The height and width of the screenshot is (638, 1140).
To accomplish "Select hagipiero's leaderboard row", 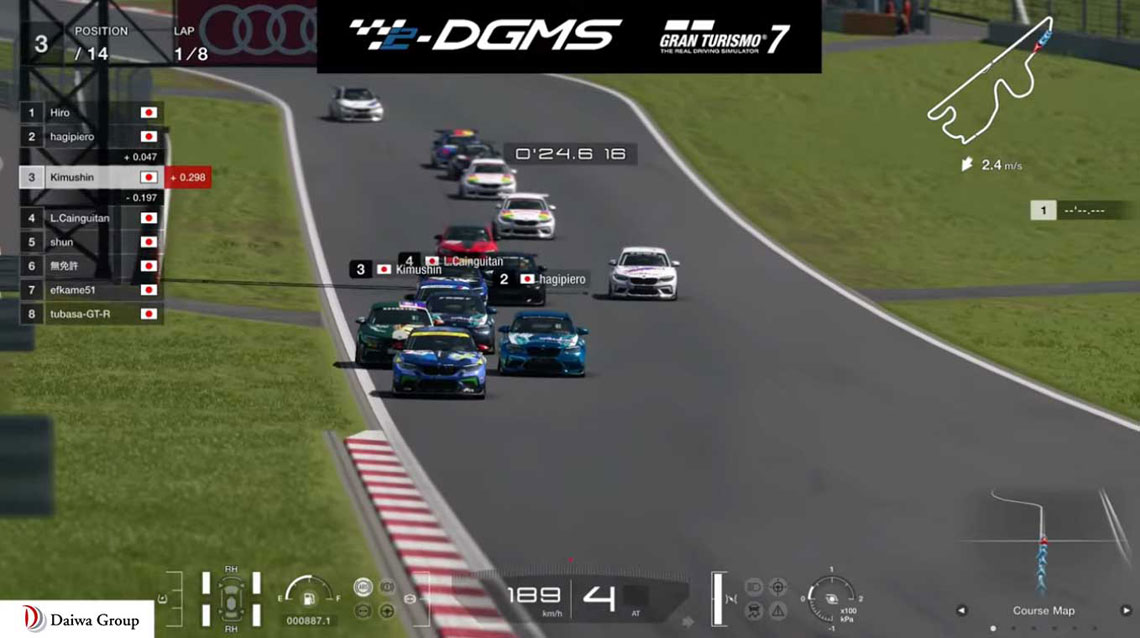I will pos(90,136).
